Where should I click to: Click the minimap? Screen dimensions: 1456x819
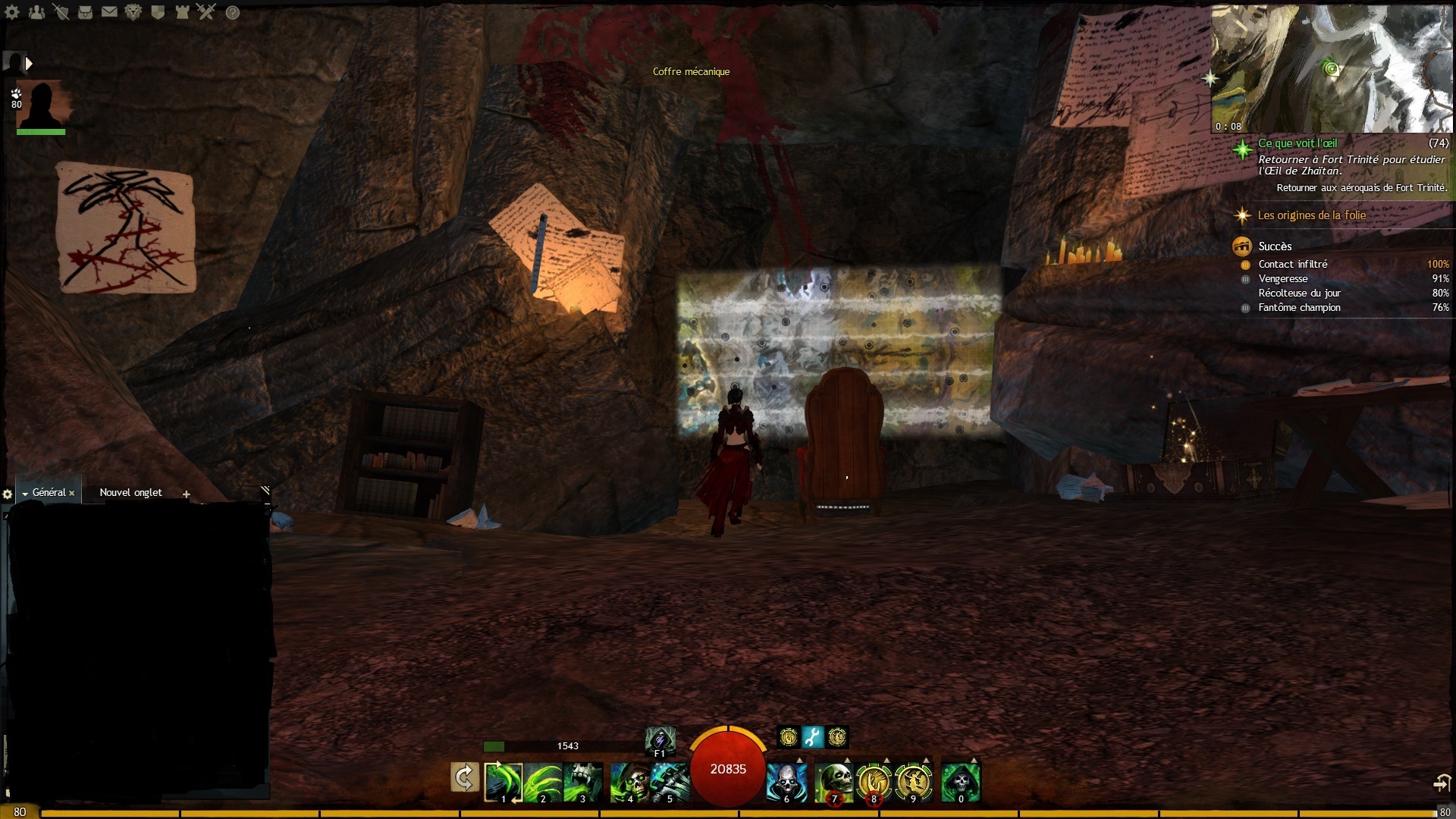[x=1332, y=69]
